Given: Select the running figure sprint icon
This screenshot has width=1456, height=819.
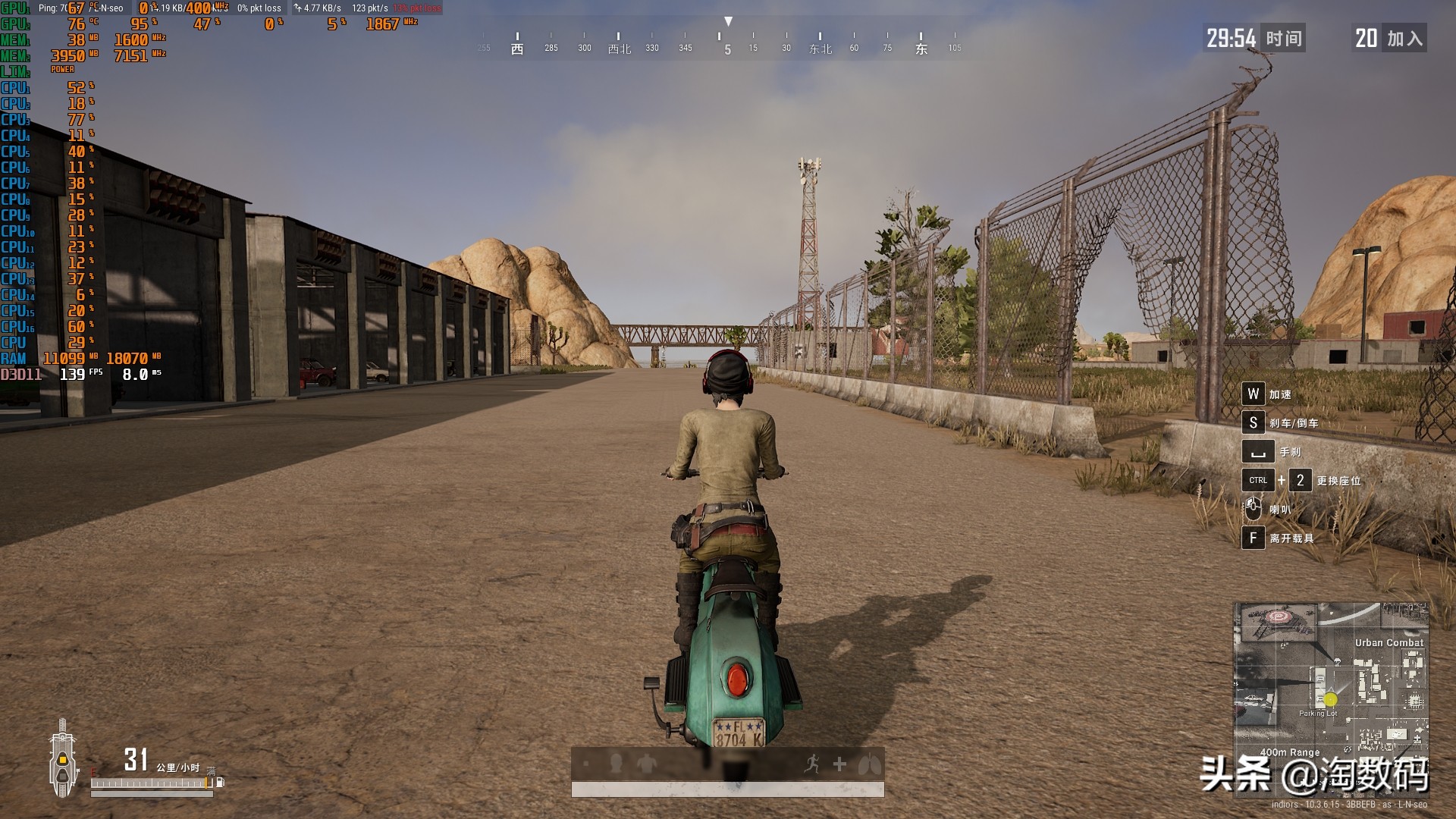Looking at the screenshot, I should coord(812,764).
